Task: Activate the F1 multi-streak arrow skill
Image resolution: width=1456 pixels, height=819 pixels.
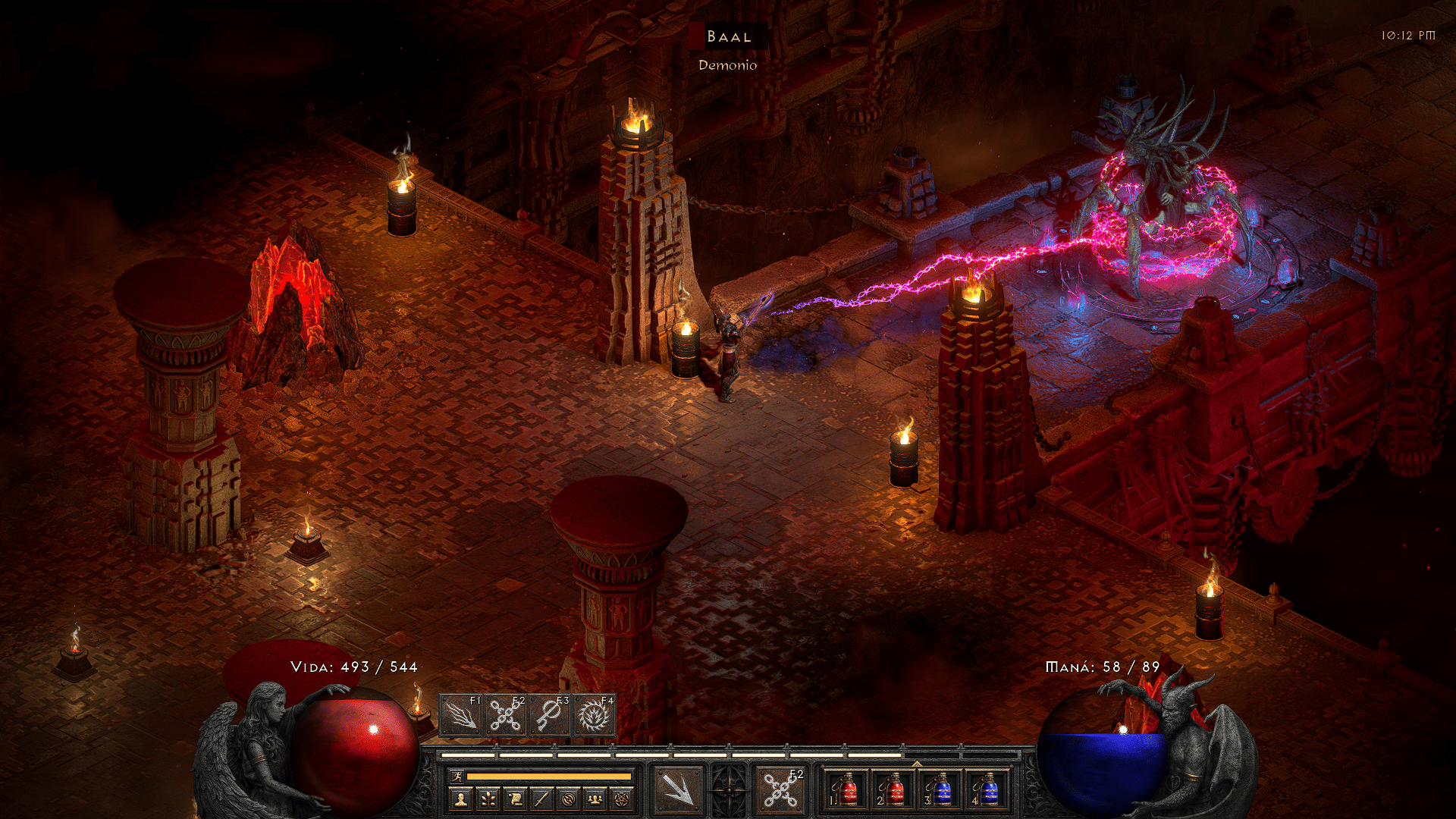Action: (461, 715)
